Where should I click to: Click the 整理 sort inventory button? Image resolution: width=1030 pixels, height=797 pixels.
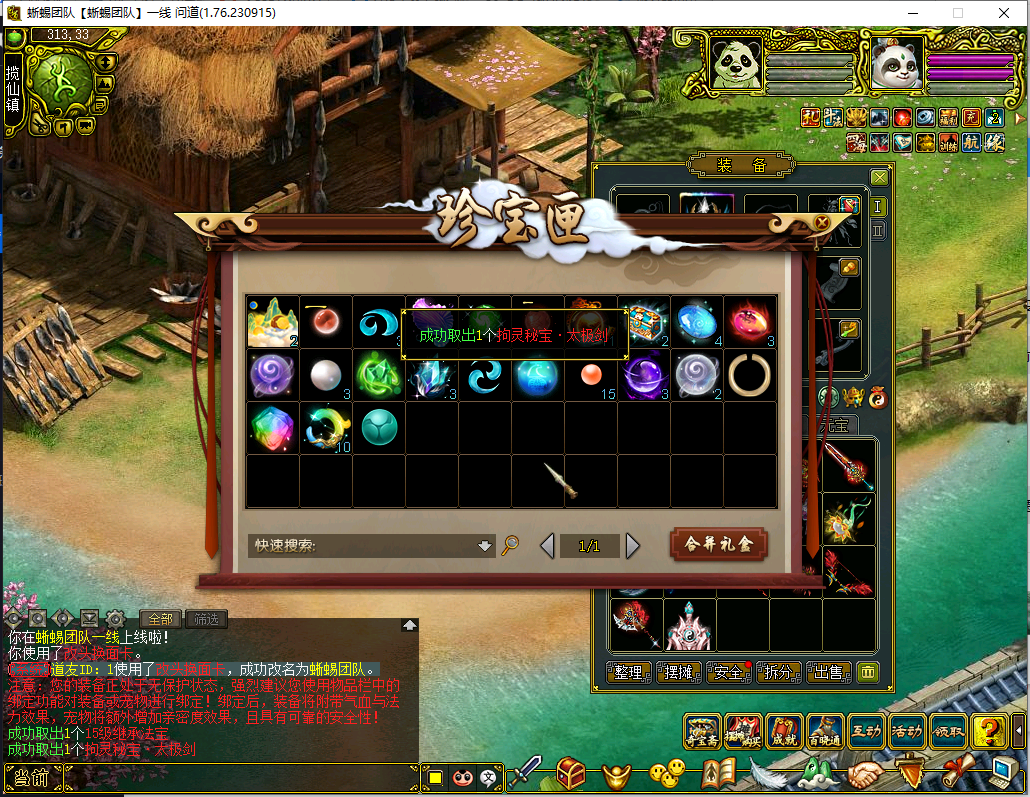(629, 673)
